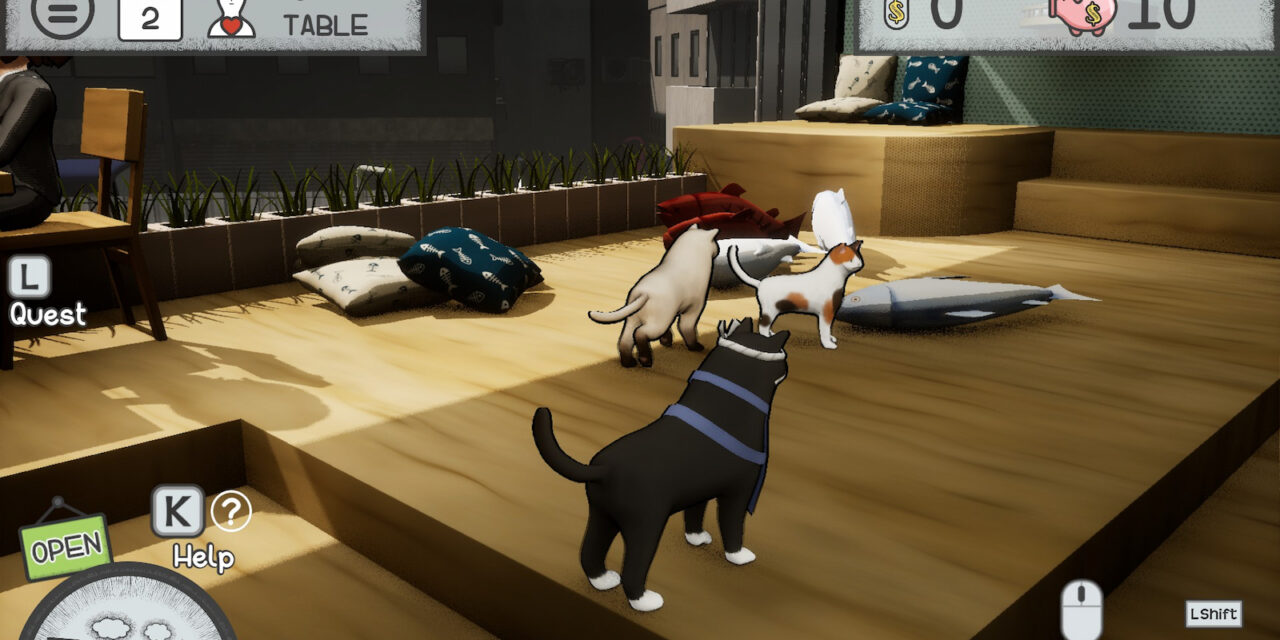Open the hamburger menu icon
This screenshot has height=640, width=1280.
pos(62,14)
